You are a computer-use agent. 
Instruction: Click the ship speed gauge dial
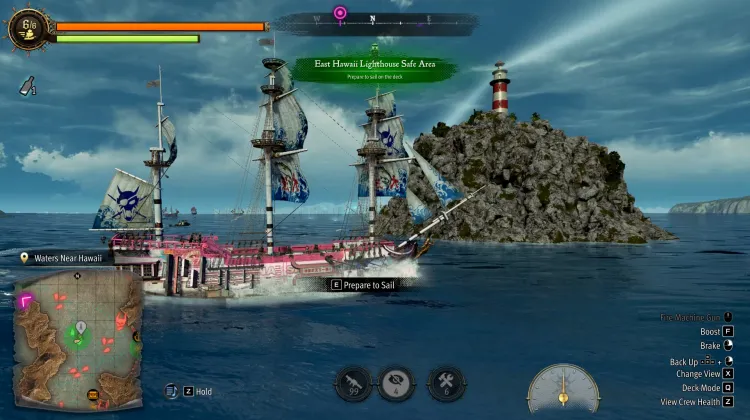coord(564,390)
